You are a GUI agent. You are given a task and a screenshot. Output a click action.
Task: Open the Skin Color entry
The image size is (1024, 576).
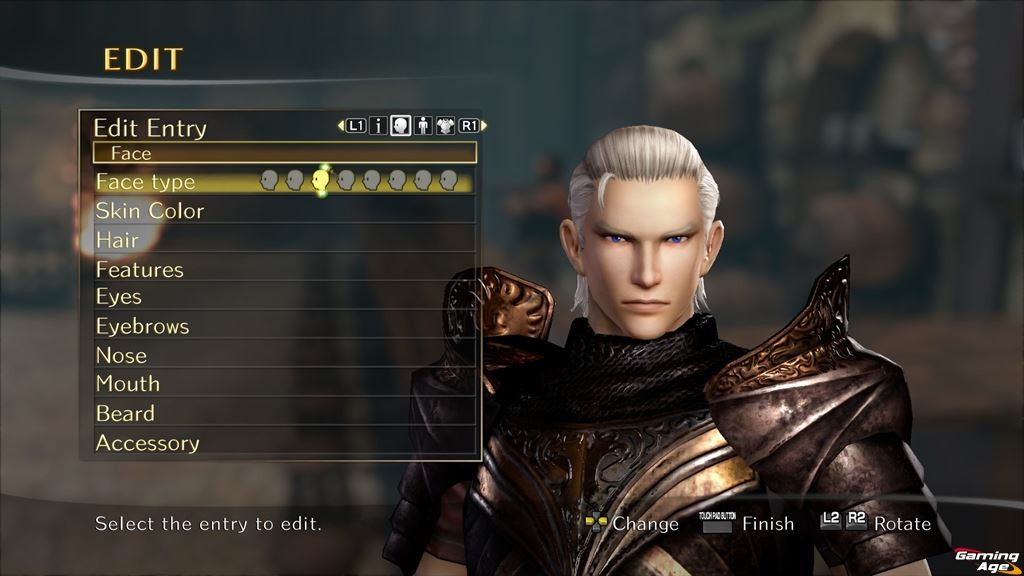point(150,211)
